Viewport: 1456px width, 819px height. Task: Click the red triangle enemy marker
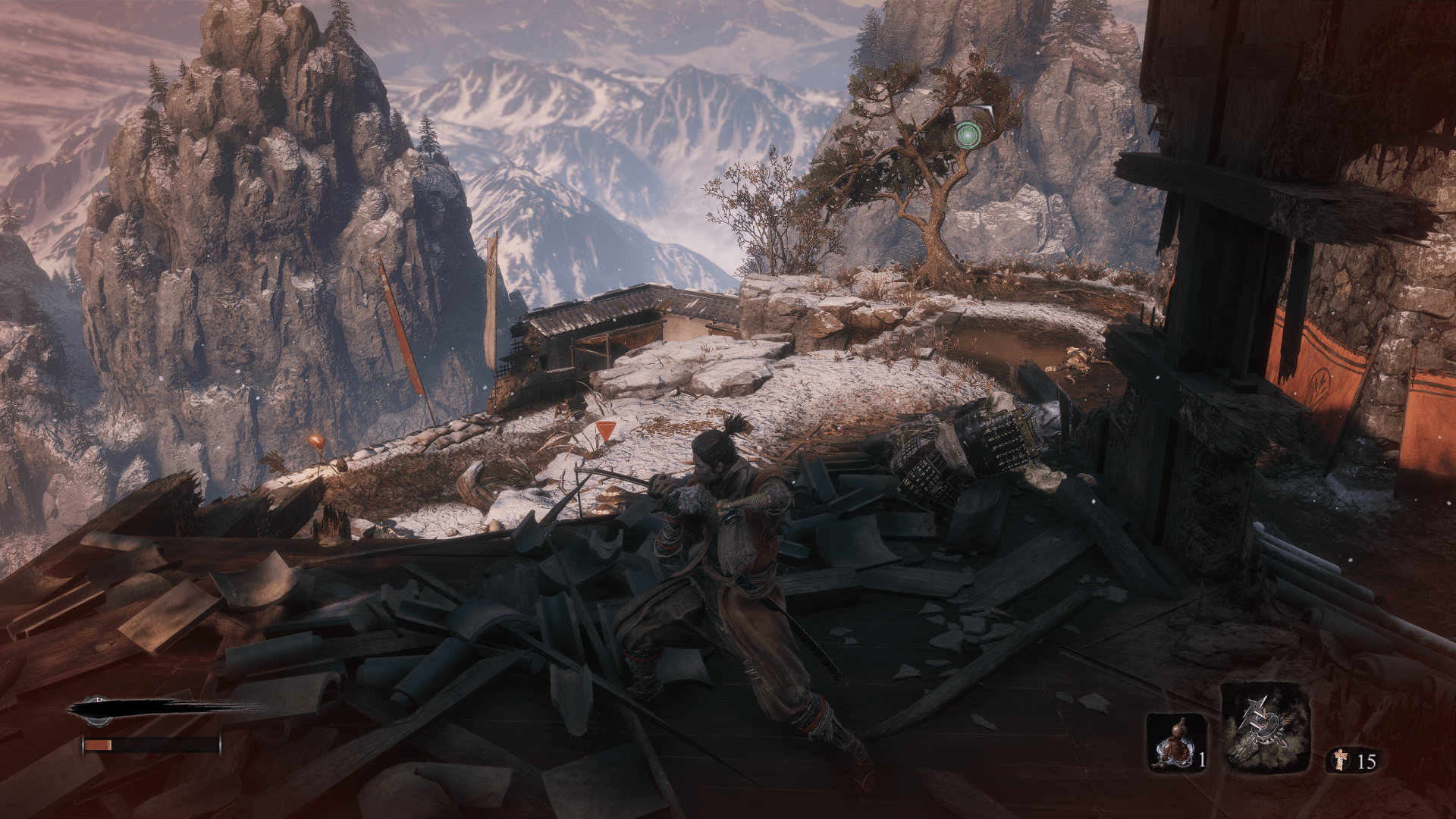pos(604,431)
